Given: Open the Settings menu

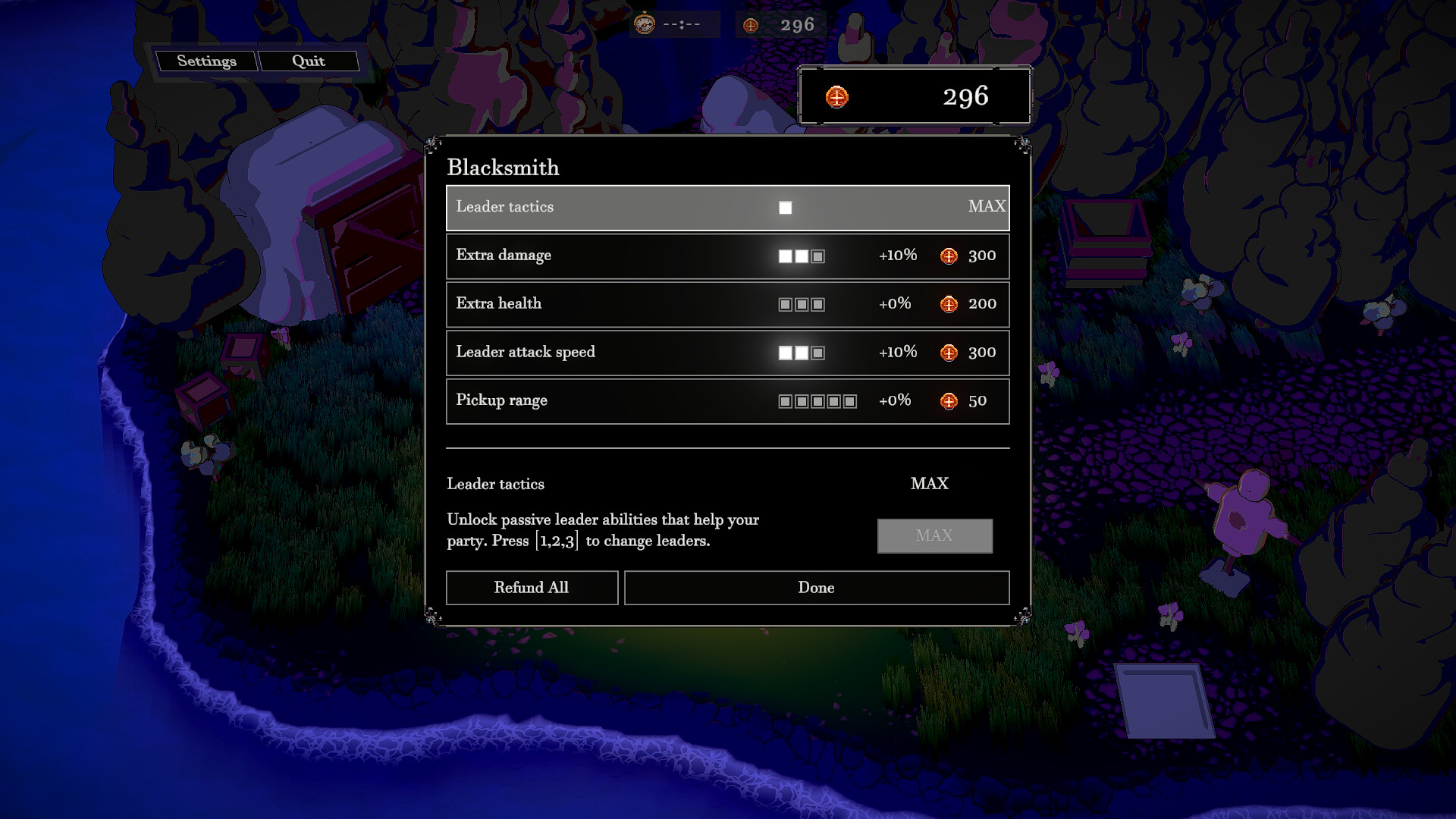Looking at the screenshot, I should tap(207, 61).
